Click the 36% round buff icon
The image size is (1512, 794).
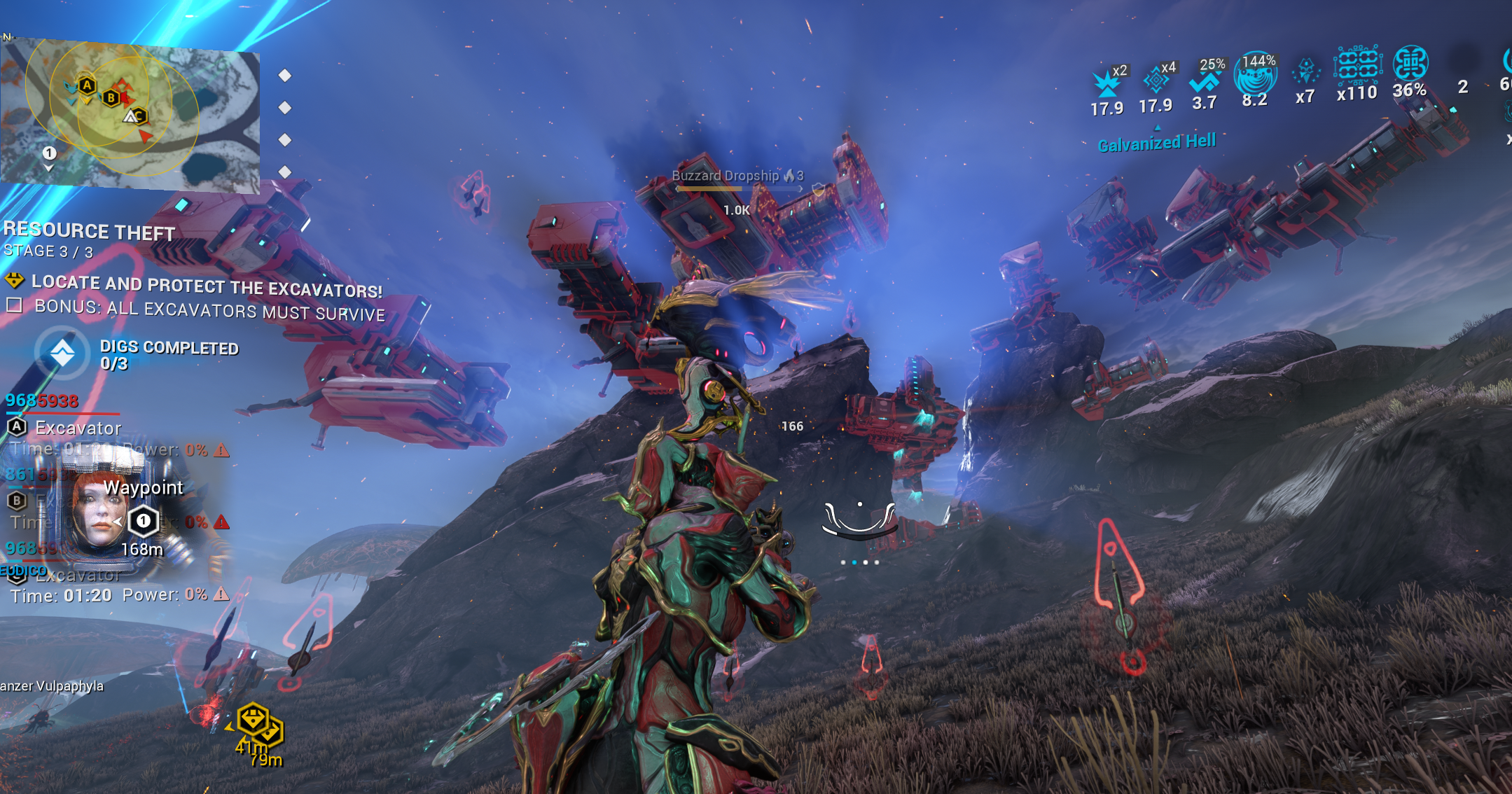pyautogui.click(x=1410, y=64)
